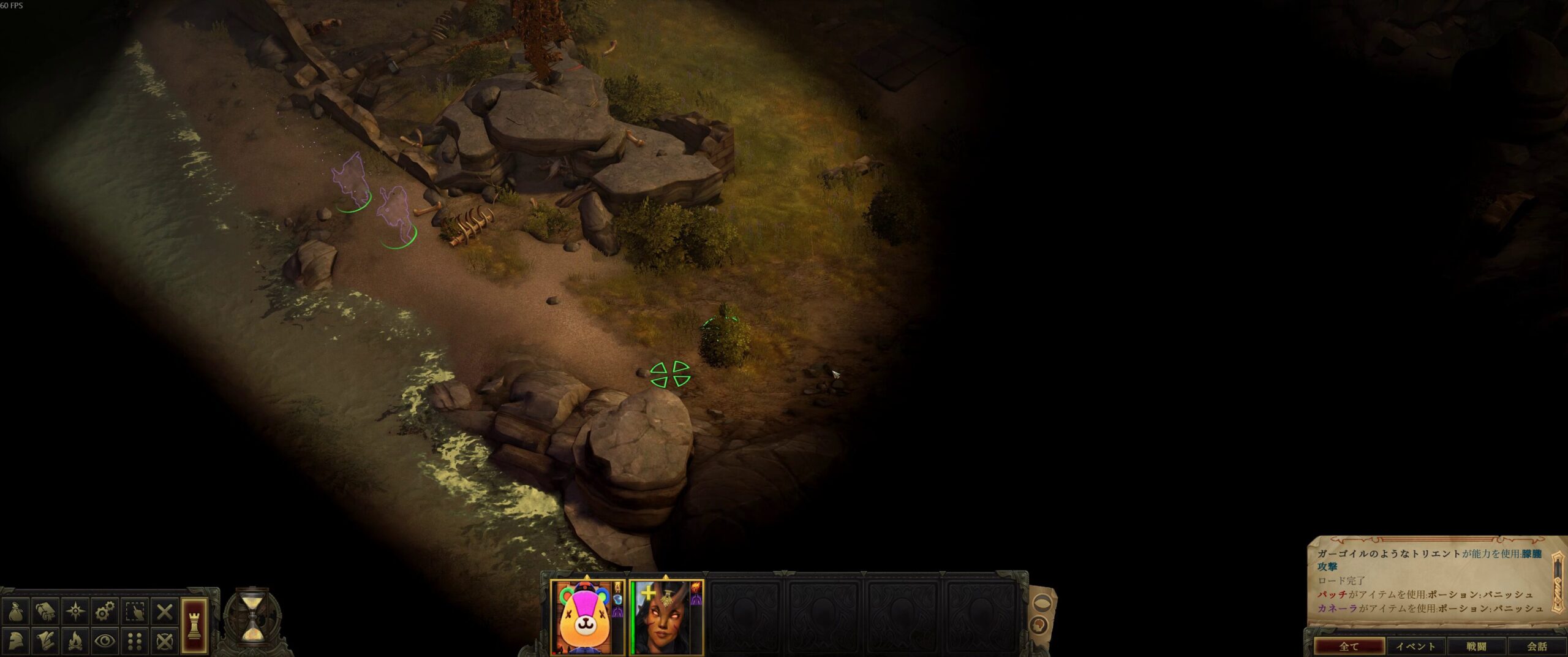This screenshot has height=657, width=1568.
Task: Click the circled X hold button
Action: click(x=165, y=641)
